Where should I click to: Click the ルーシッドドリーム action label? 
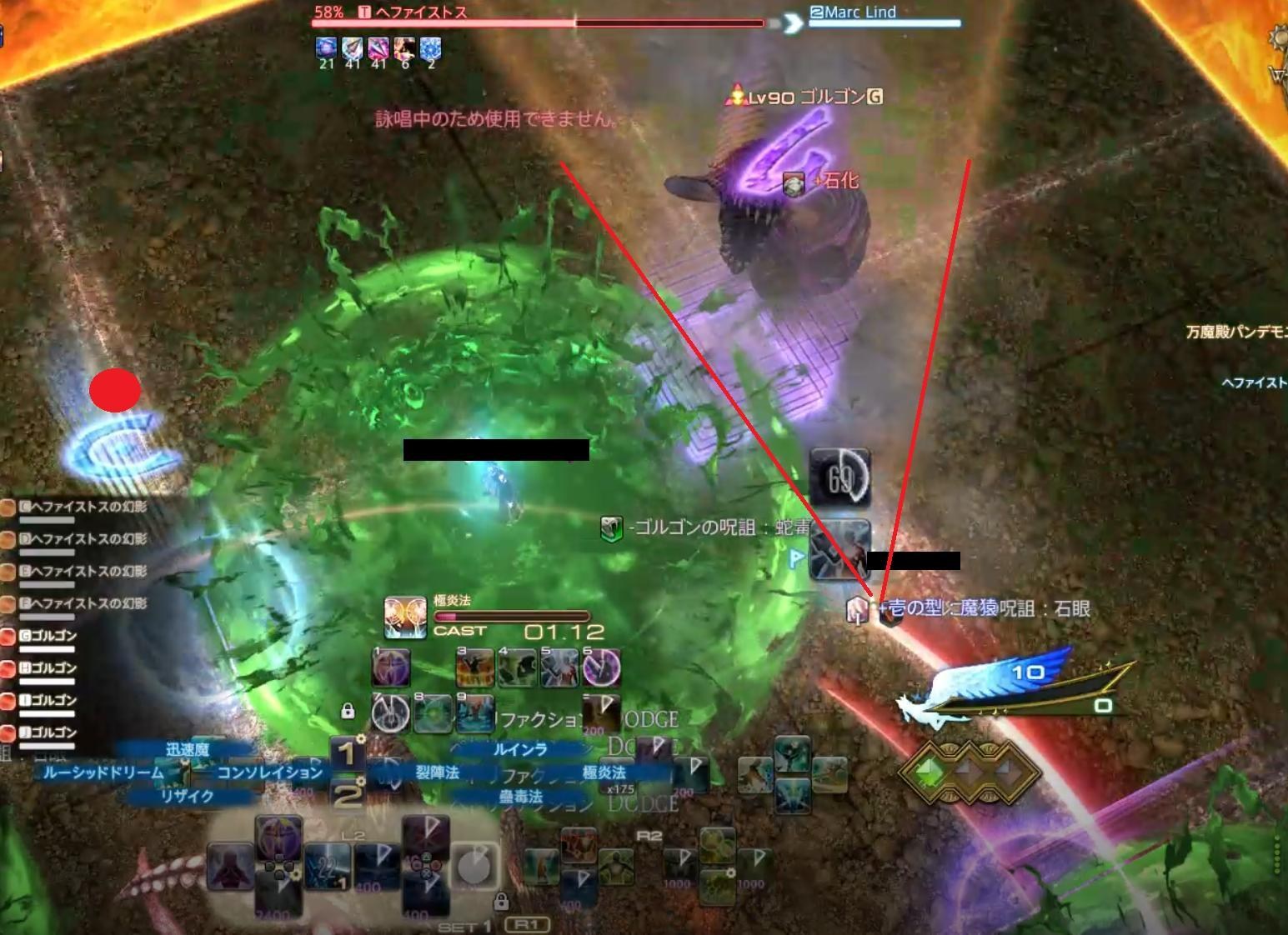pyautogui.click(x=102, y=773)
